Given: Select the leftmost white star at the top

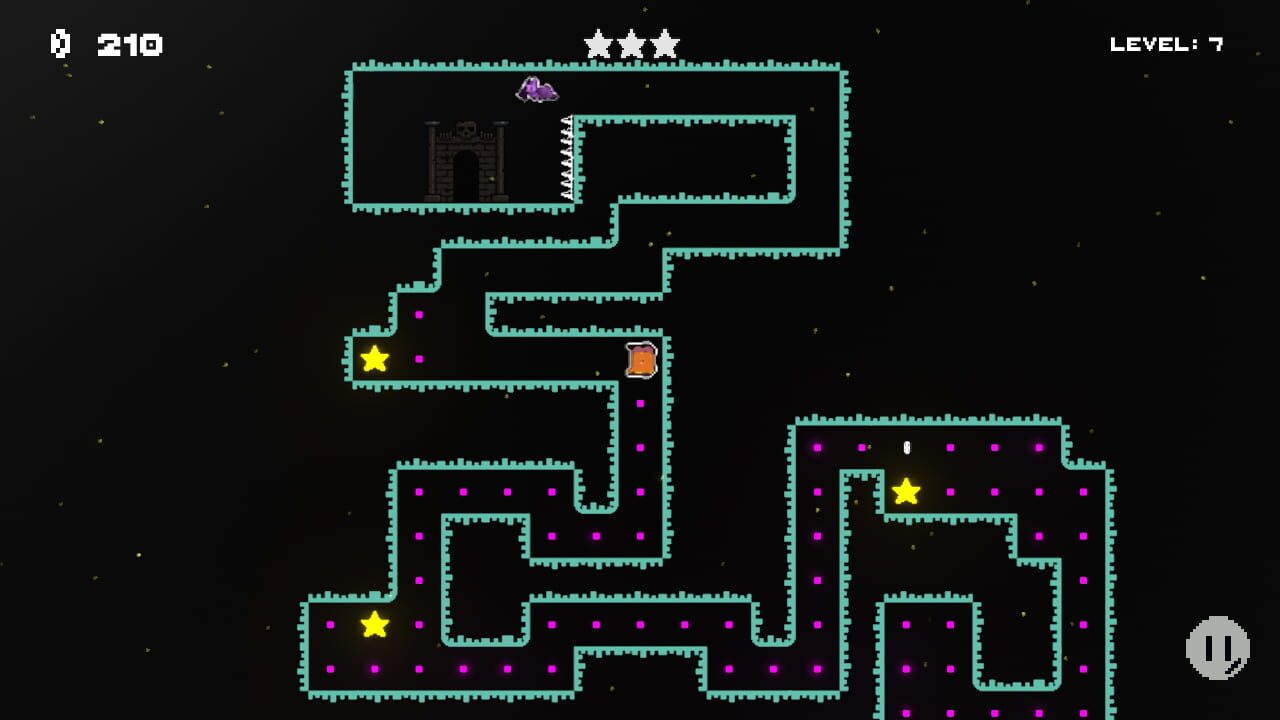Looking at the screenshot, I should pyautogui.click(x=597, y=43).
